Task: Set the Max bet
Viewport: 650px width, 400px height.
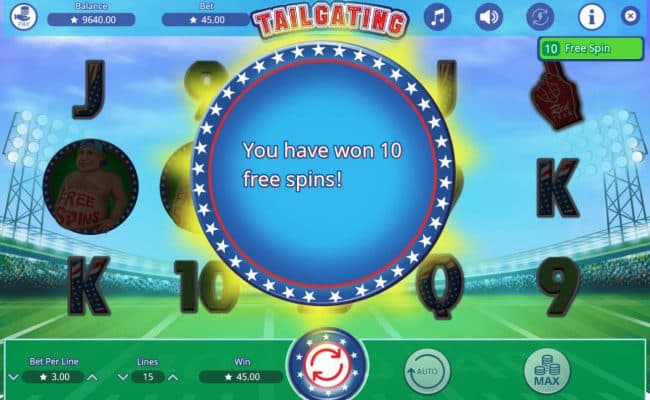Action: coord(546,372)
